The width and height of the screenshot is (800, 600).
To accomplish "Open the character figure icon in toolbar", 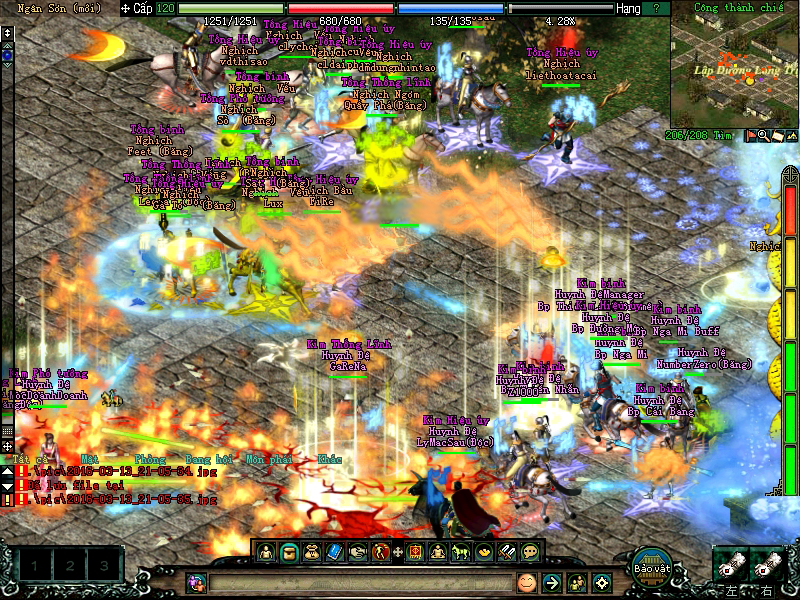I will (x=266, y=551).
